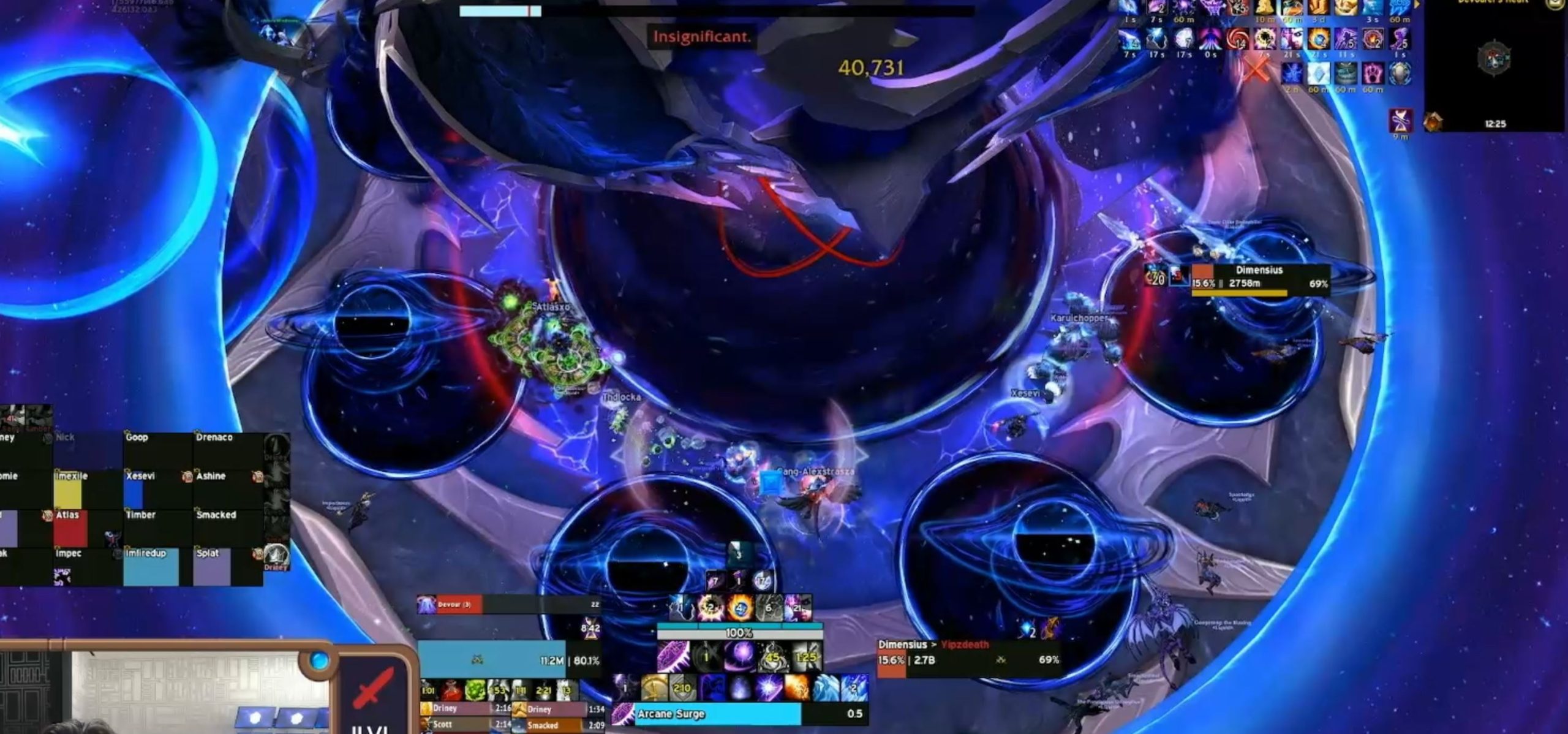Screen dimensions: 1568x734
Task: Click the hourglass buff icon below buffs
Action: tap(1401, 119)
